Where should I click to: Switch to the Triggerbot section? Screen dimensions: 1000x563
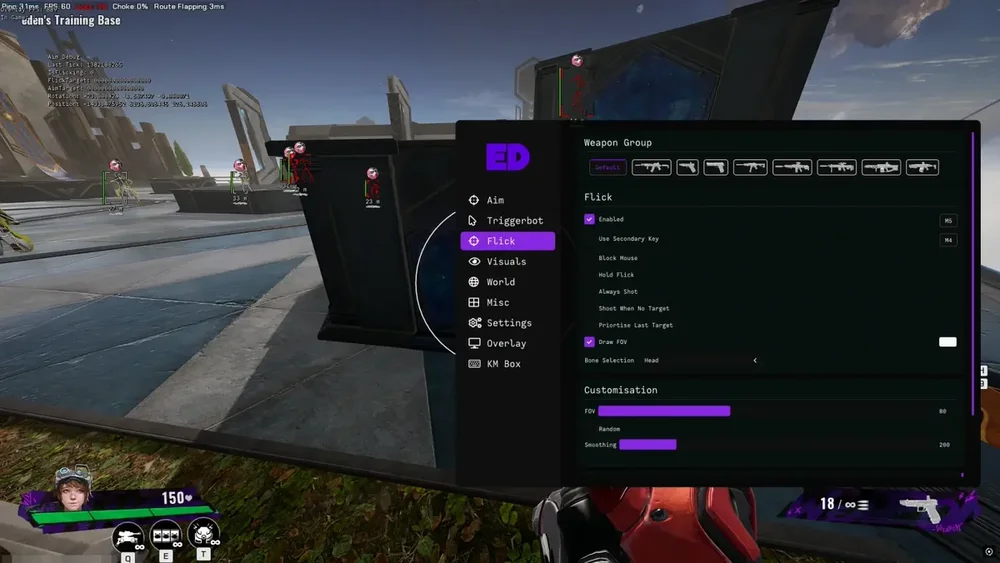(x=514, y=221)
